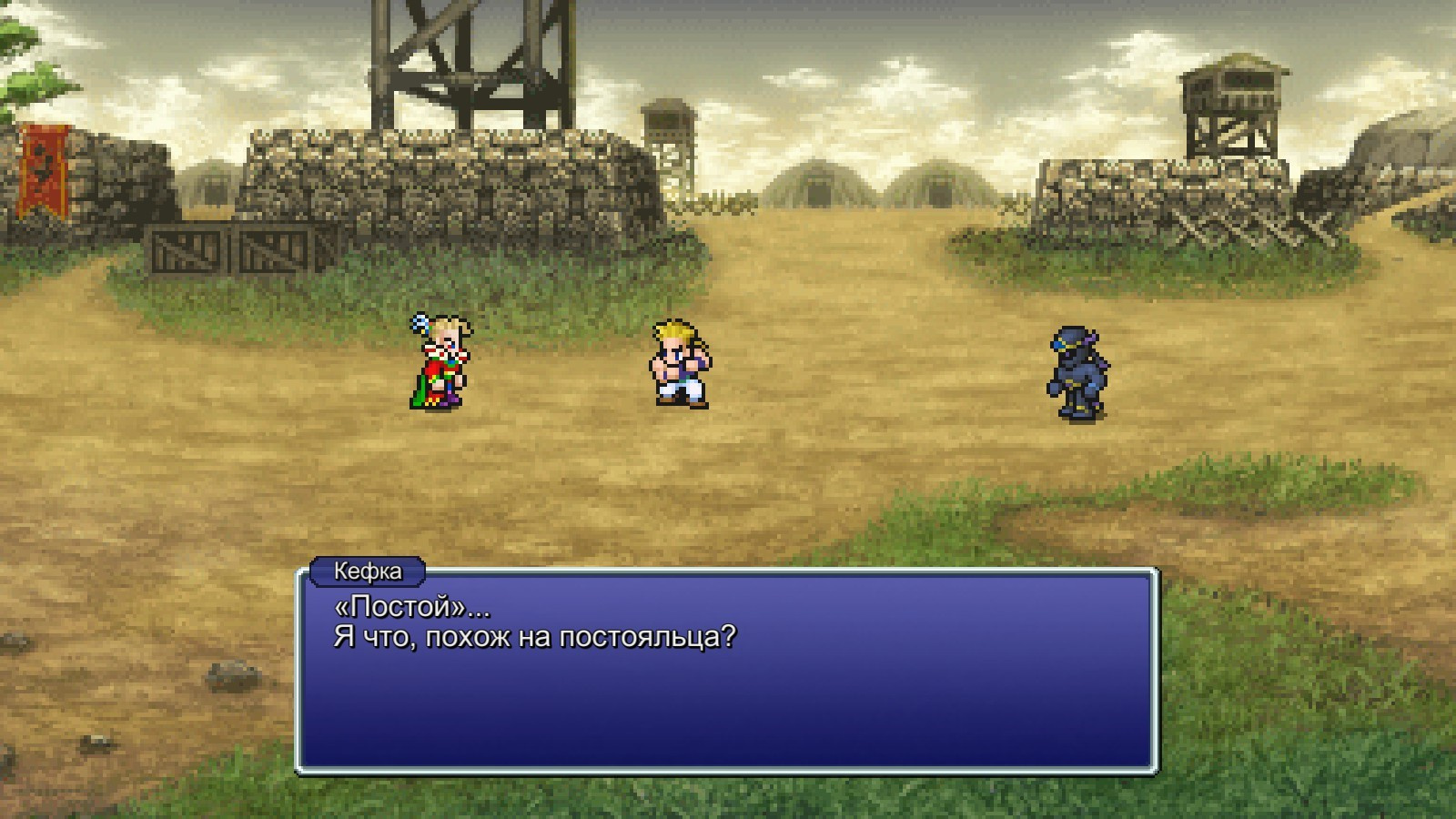Click the rightmost tent between the walls
Image resolution: width=1456 pixels, height=819 pixels.
(942, 187)
